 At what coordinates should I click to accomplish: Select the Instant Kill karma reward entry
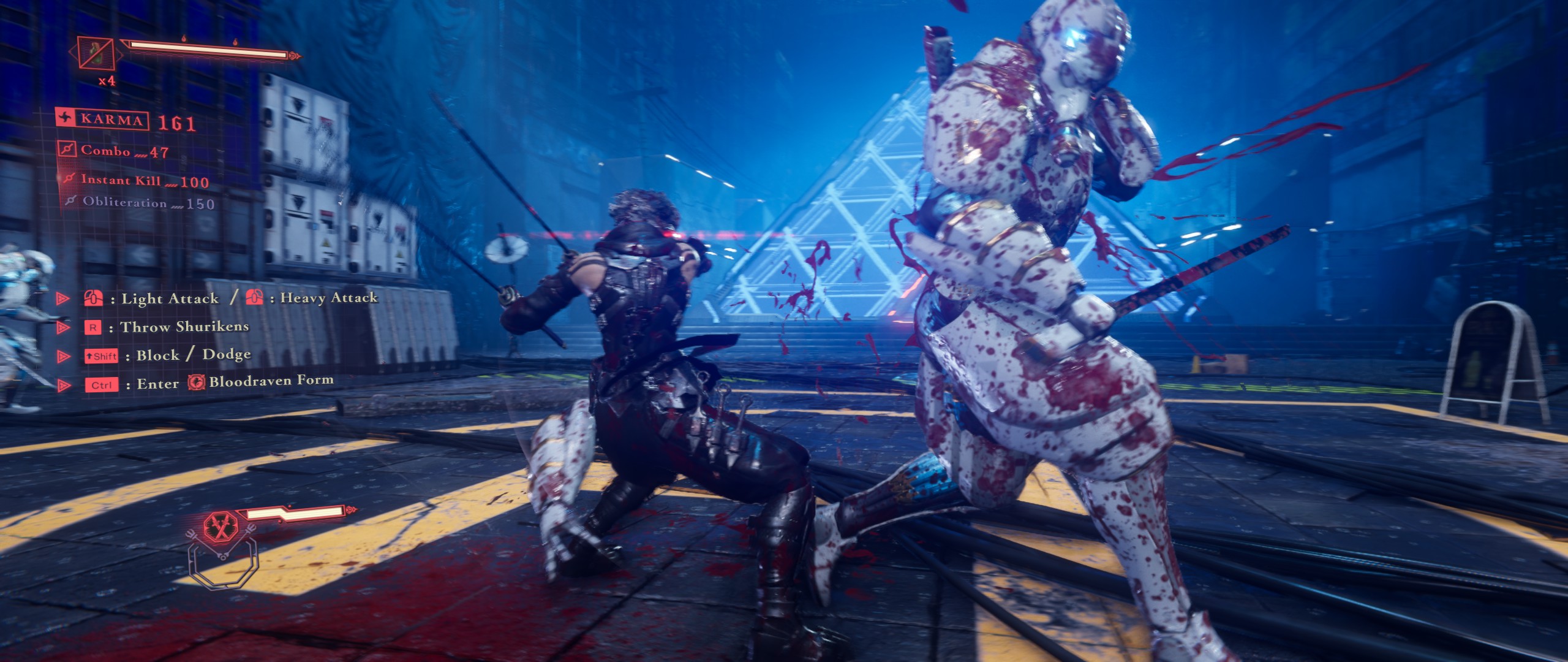tap(137, 180)
